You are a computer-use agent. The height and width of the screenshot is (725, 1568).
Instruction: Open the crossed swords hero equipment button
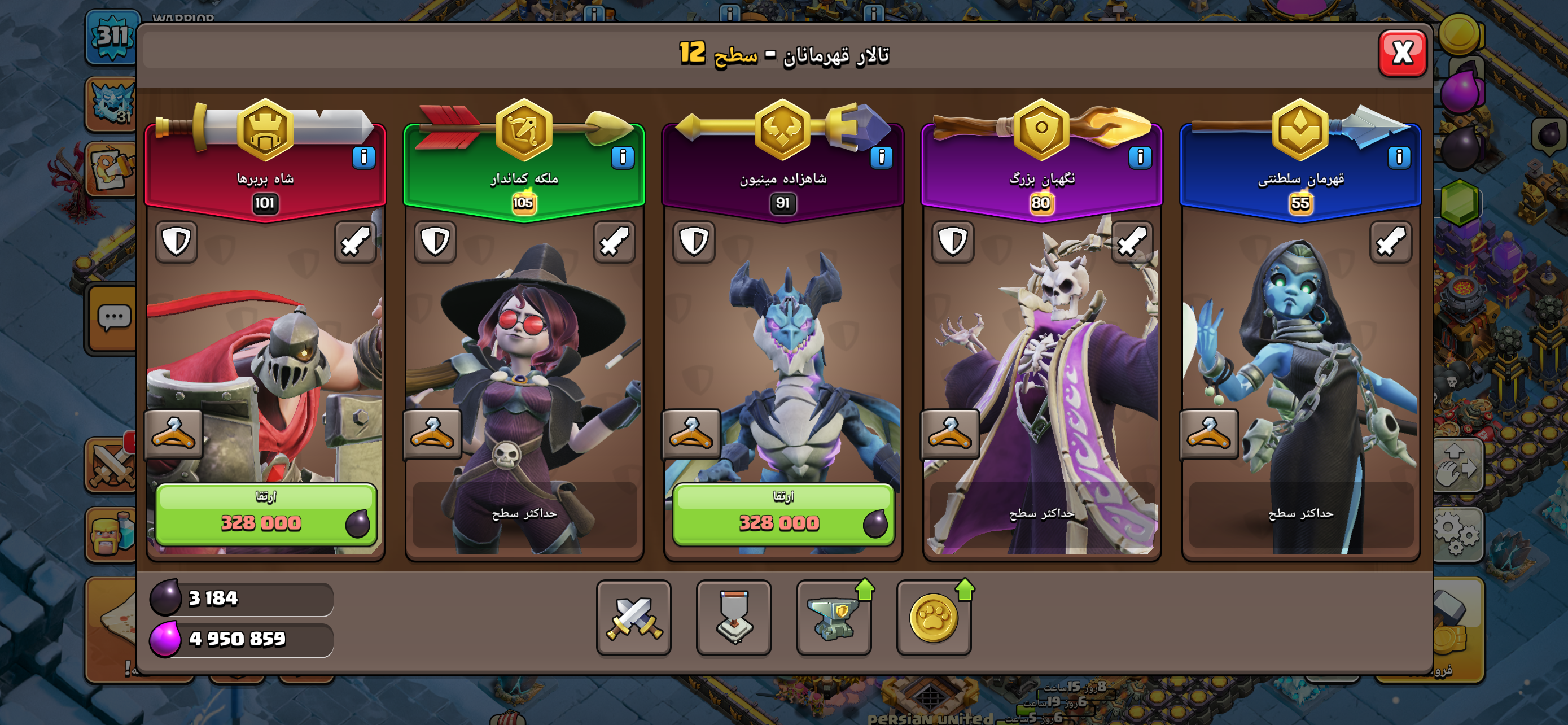click(634, 617)
